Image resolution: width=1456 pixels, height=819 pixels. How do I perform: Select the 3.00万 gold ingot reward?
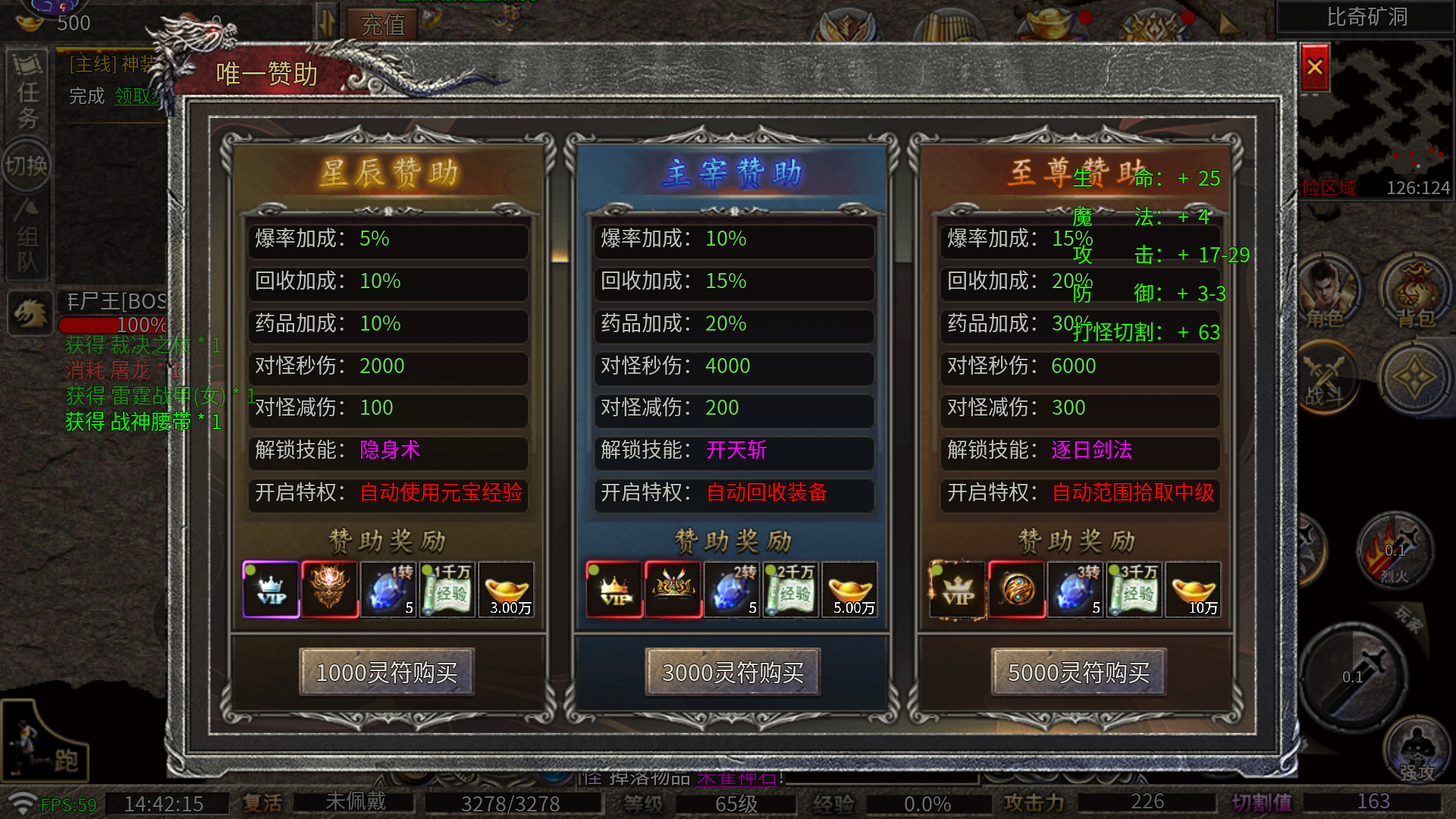pyautogui.click(x=507, y=590)
